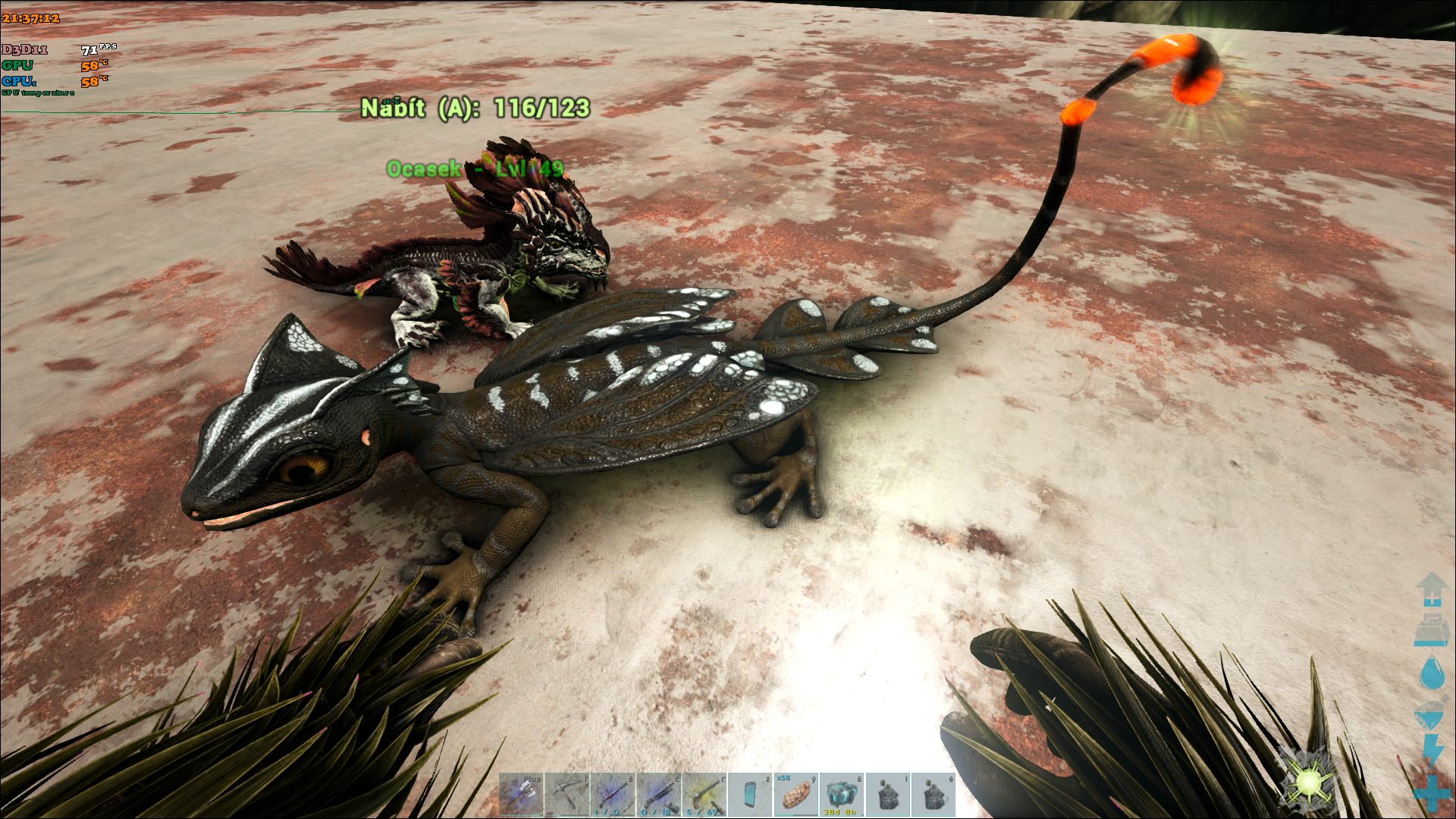Select the gun slot showing 1 / 0 ammo

tap(613, 794)
